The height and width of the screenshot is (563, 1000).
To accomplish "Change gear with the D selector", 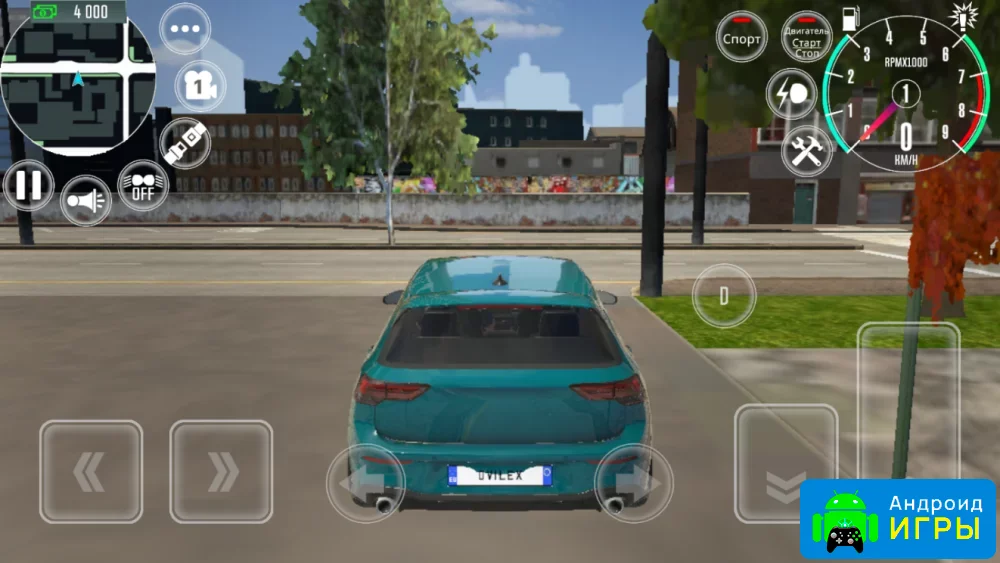I will (x=724, y=296).
